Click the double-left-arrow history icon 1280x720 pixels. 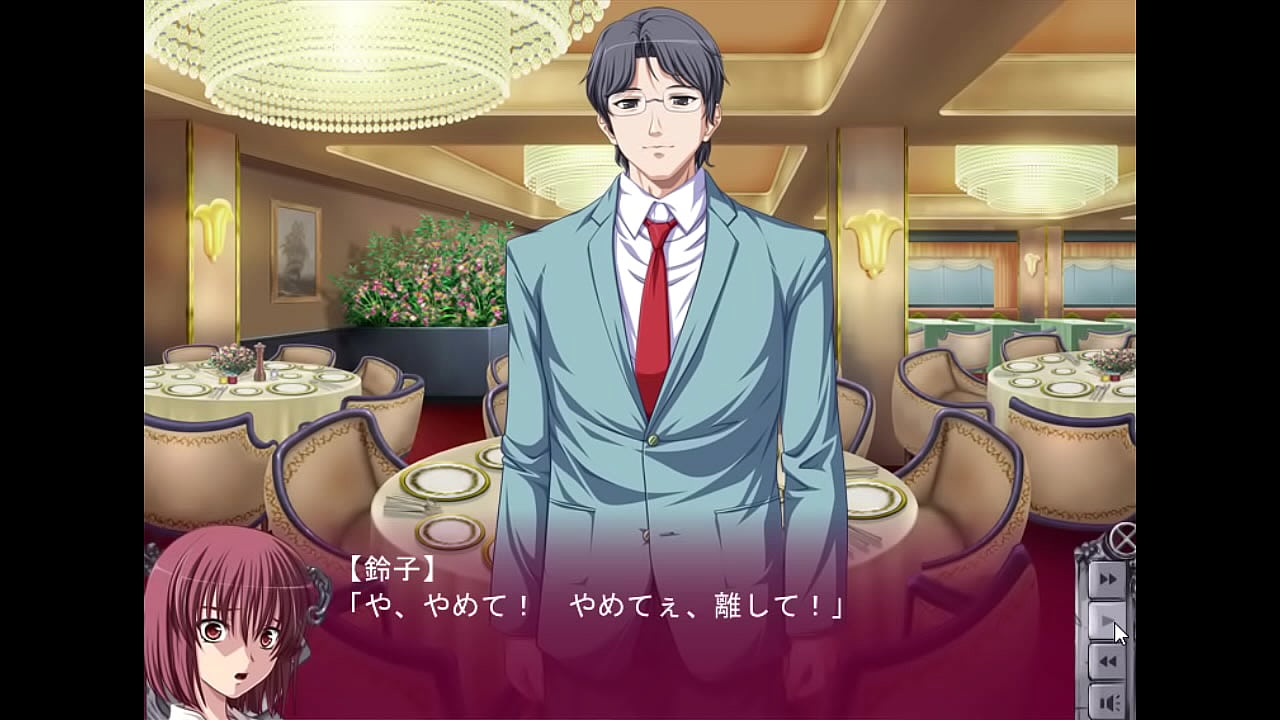(1108, 662)
